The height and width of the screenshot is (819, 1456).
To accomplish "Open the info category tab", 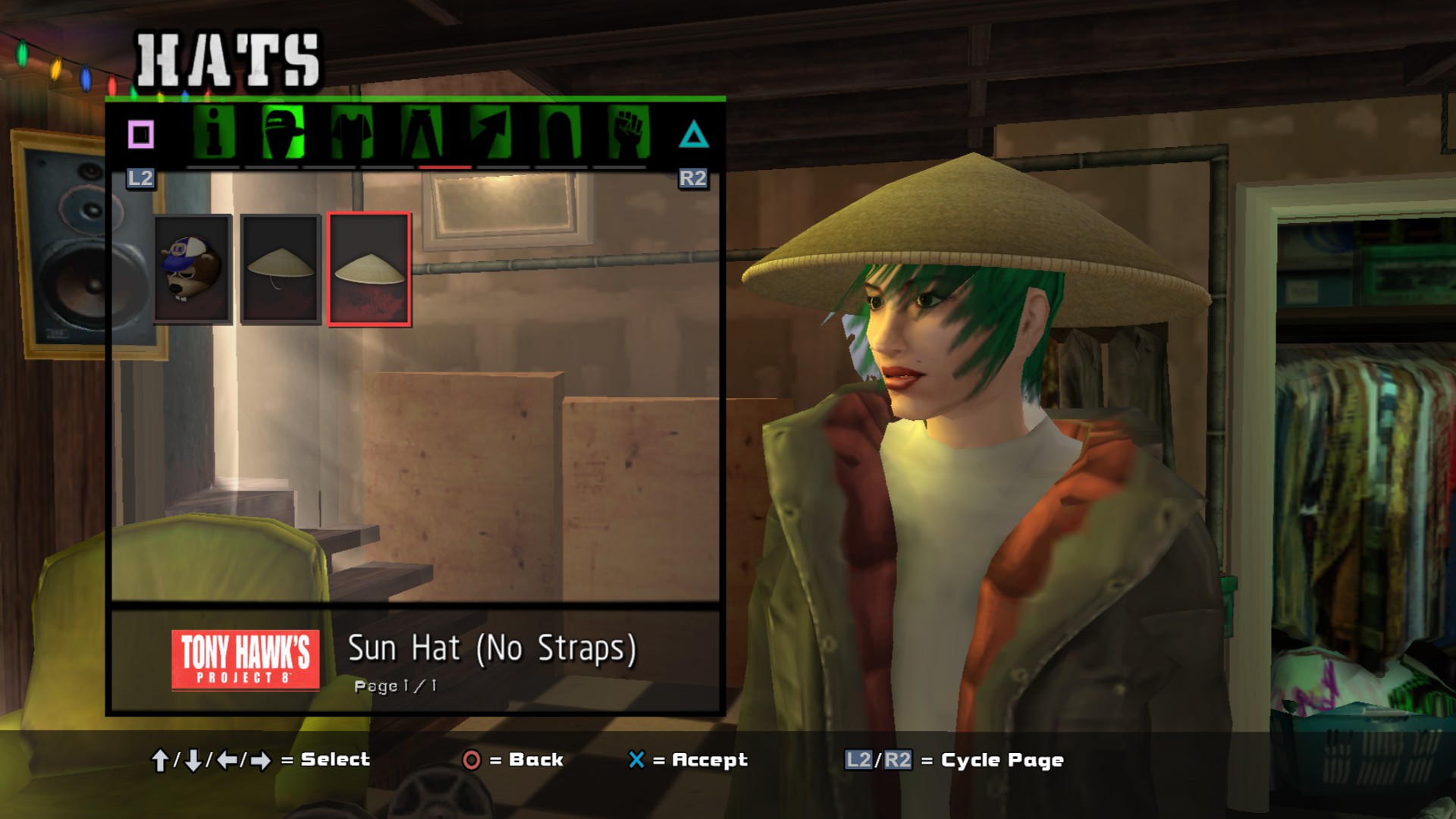I will point(214,133).
